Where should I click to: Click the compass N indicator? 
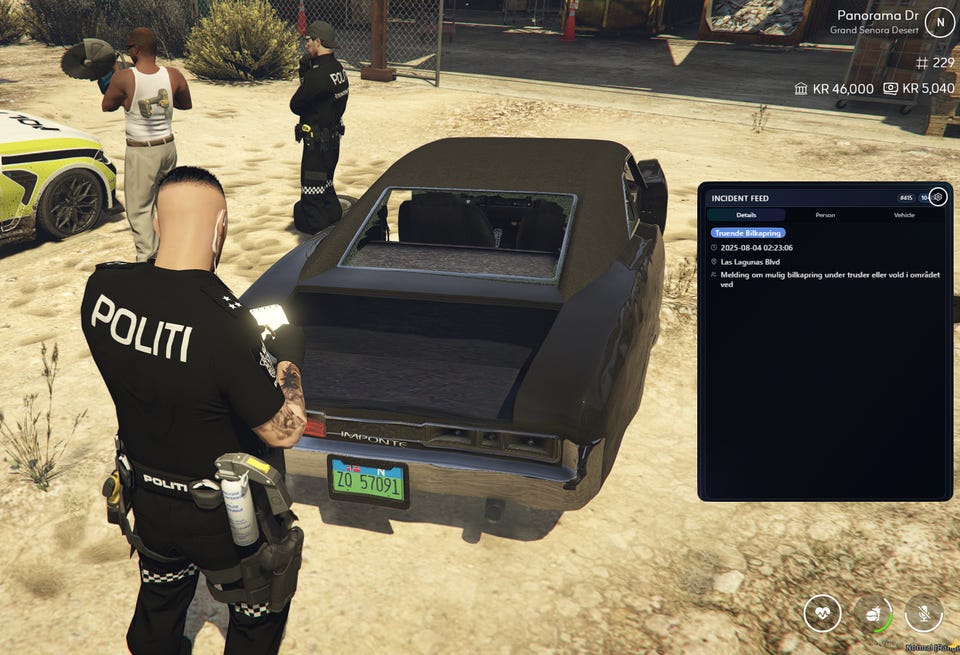pyautogui.click(x=939, y=22)
